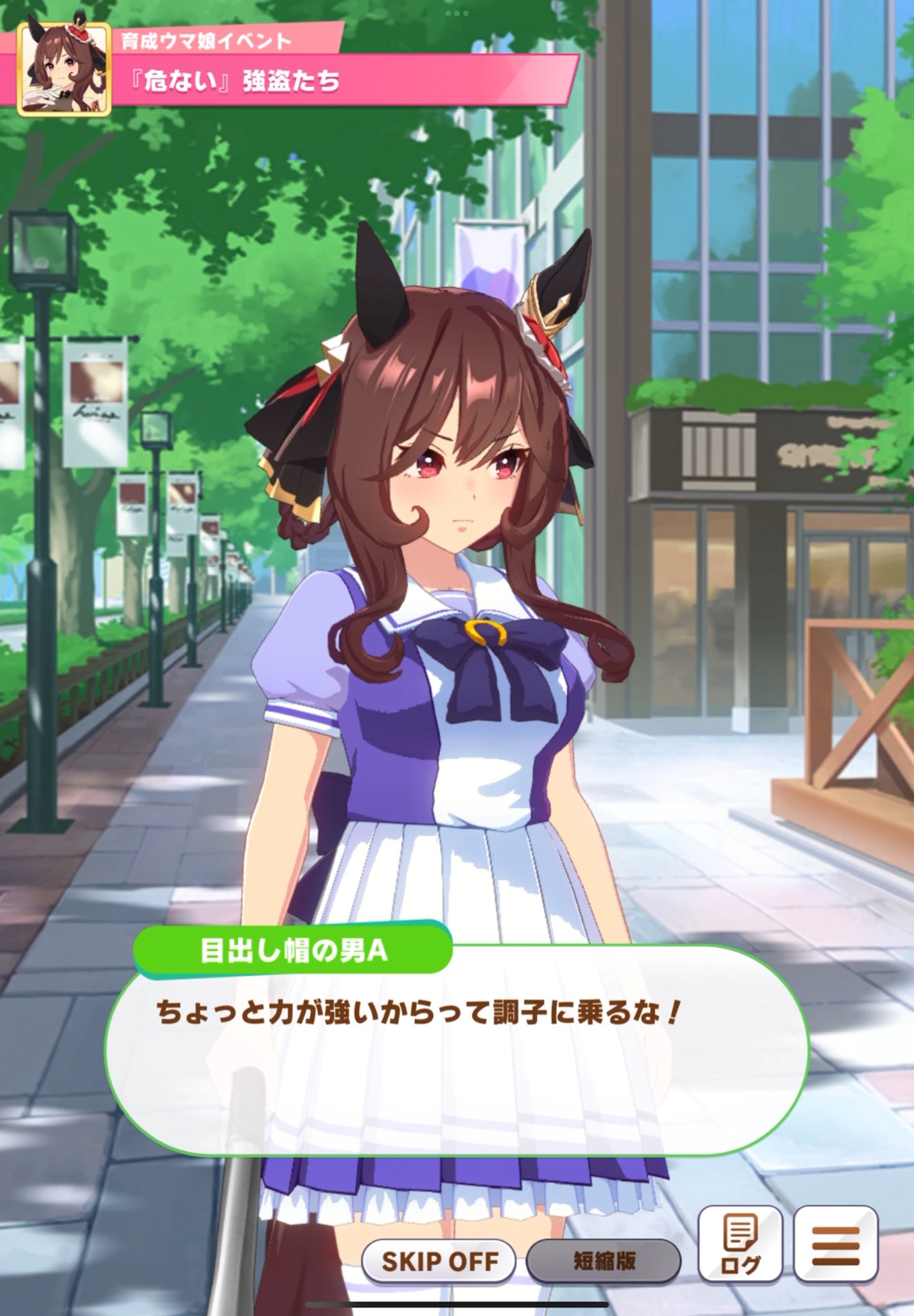Open the ログ dialogue log
The height and width of the screenshot is (1316, 914).
click(x=740, y=1245)
